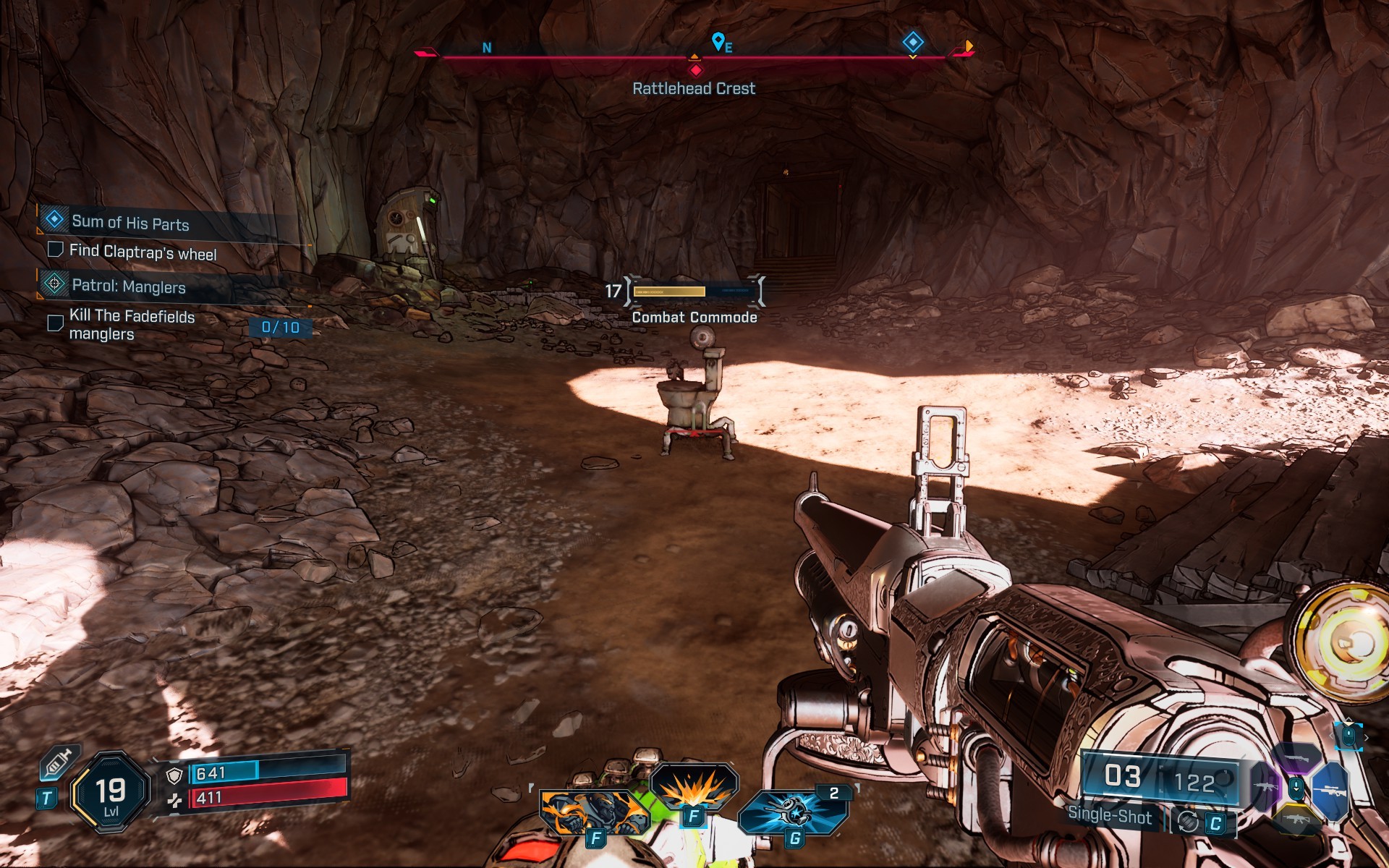Screen dimensions: 1389x868
Task: Click the blue location pin on the compass
Action: pyautogui.click(x=718, y=41)
